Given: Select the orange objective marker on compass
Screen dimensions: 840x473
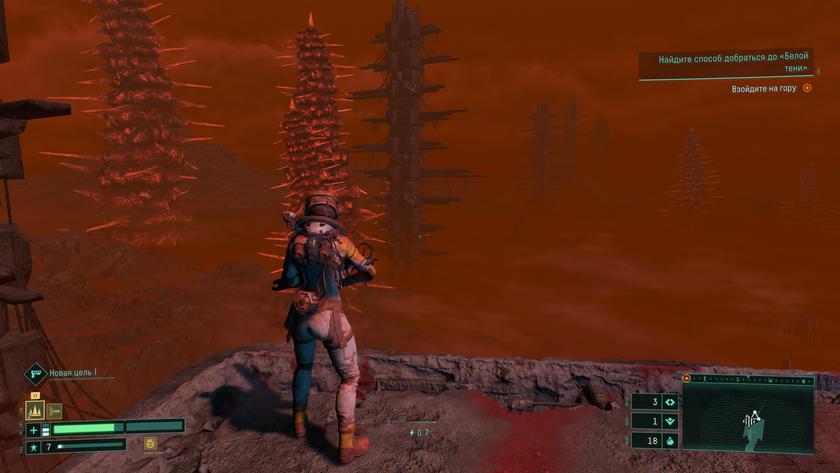Looking at the screenshot, I should (x=687, y=379).
